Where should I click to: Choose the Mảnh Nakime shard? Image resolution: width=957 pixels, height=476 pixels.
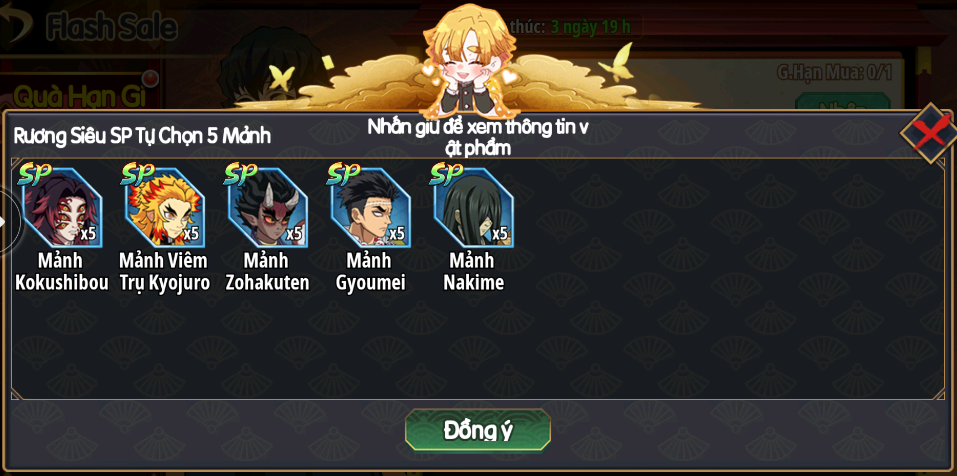click(473, 208)
